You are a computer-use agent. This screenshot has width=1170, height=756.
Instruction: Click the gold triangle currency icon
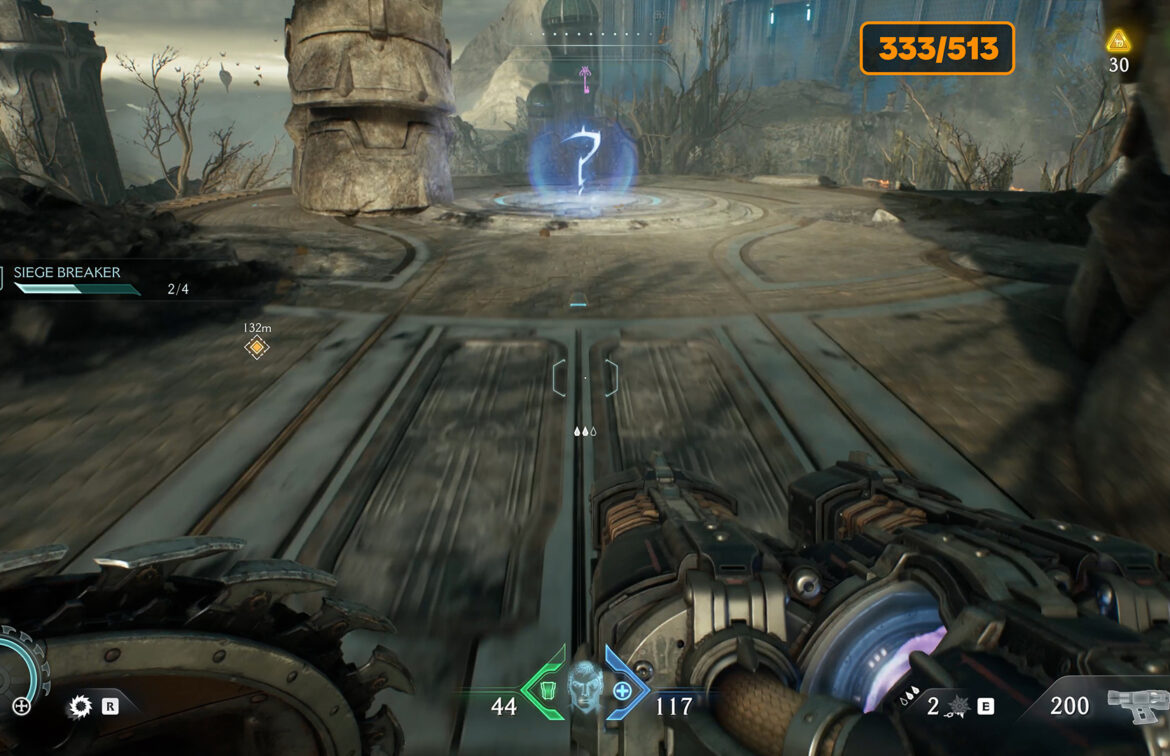click(x=1118, y=41)
